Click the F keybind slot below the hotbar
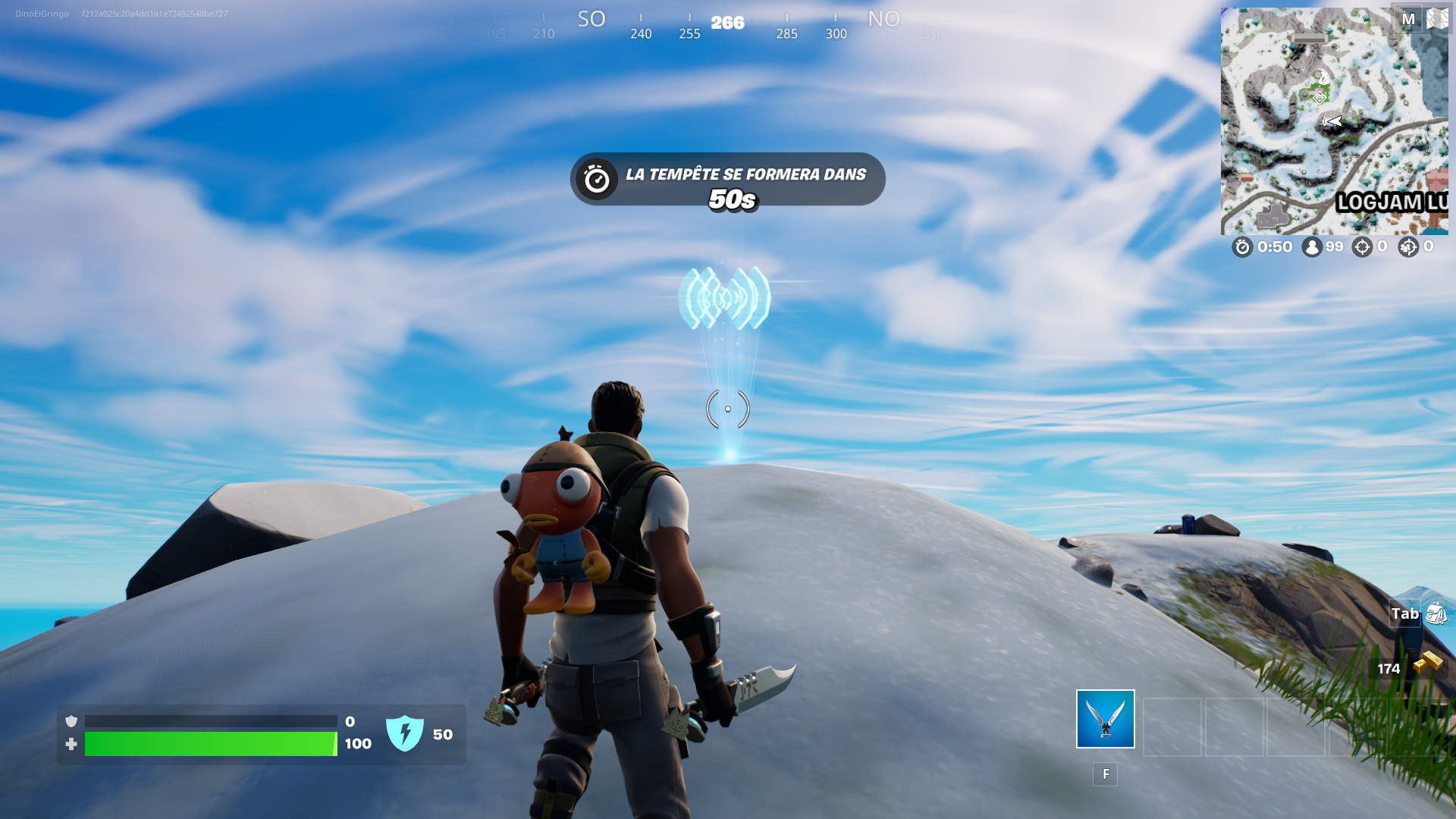Screen dimensions: 1456x819 pos(1106,774)
